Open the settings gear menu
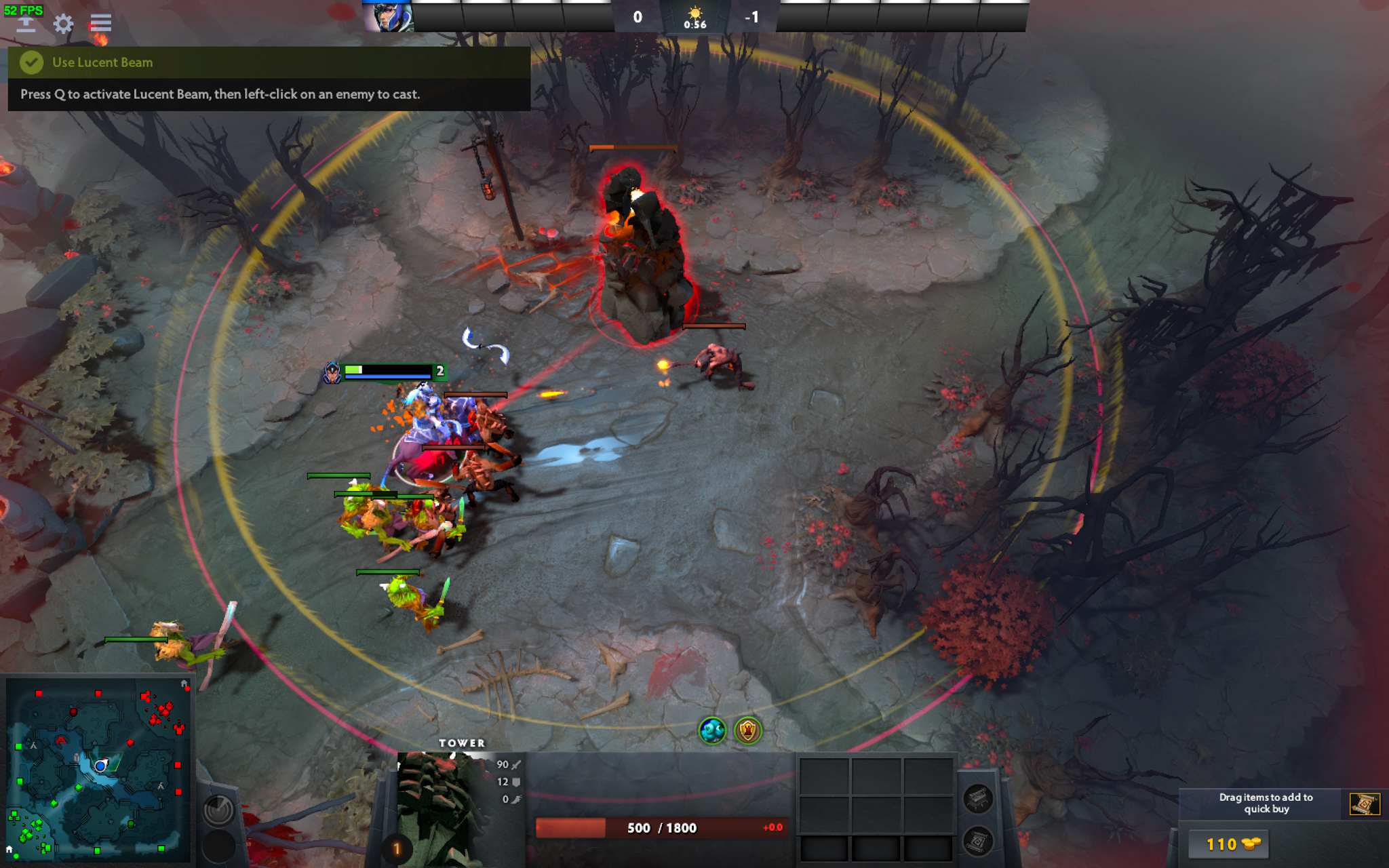This screenshot has width=1389, height=868. 63,24
